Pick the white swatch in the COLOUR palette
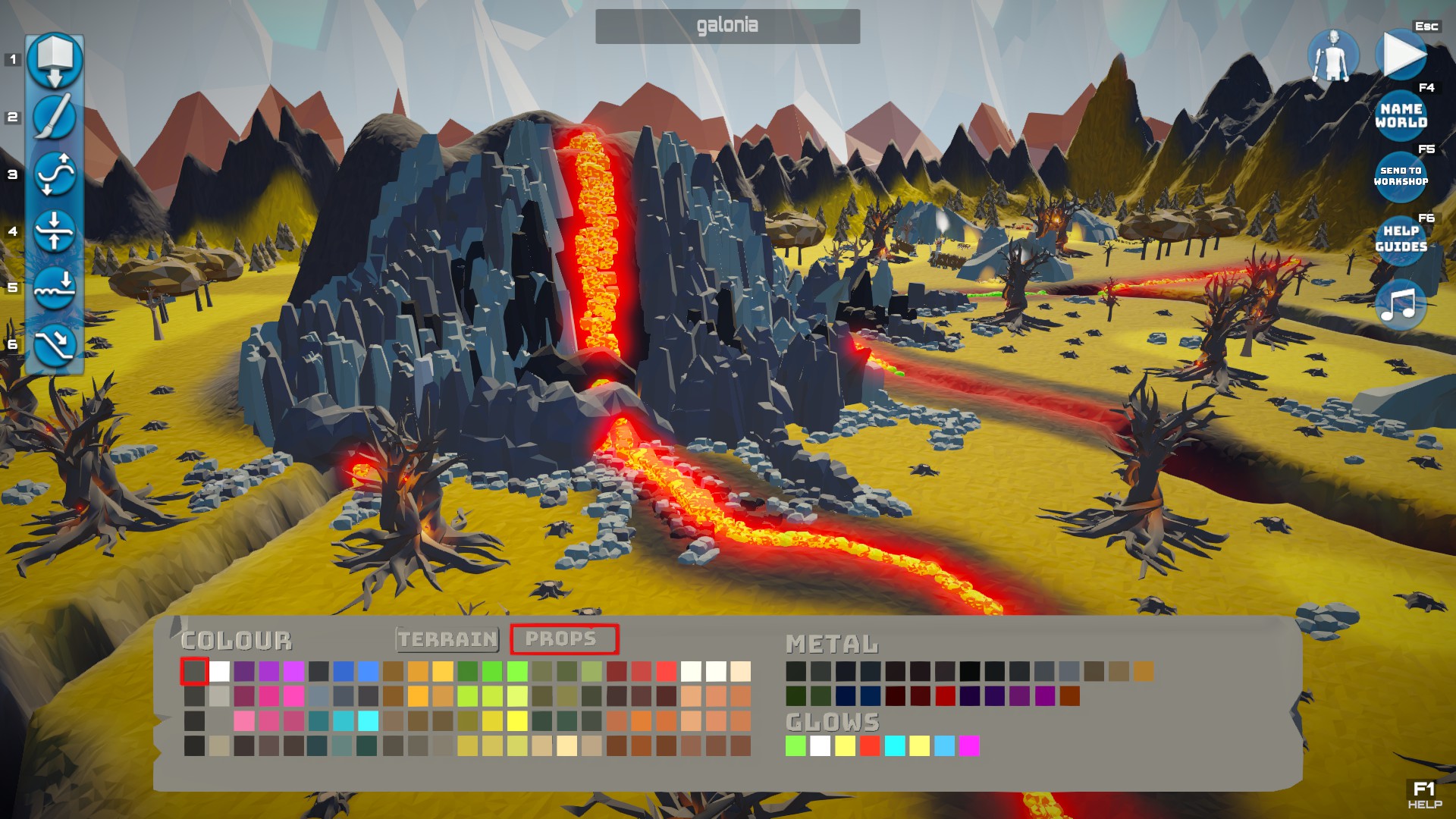The height and width of the screenshot is (819, 1456). pyautogui.click(x=218, y=672)
